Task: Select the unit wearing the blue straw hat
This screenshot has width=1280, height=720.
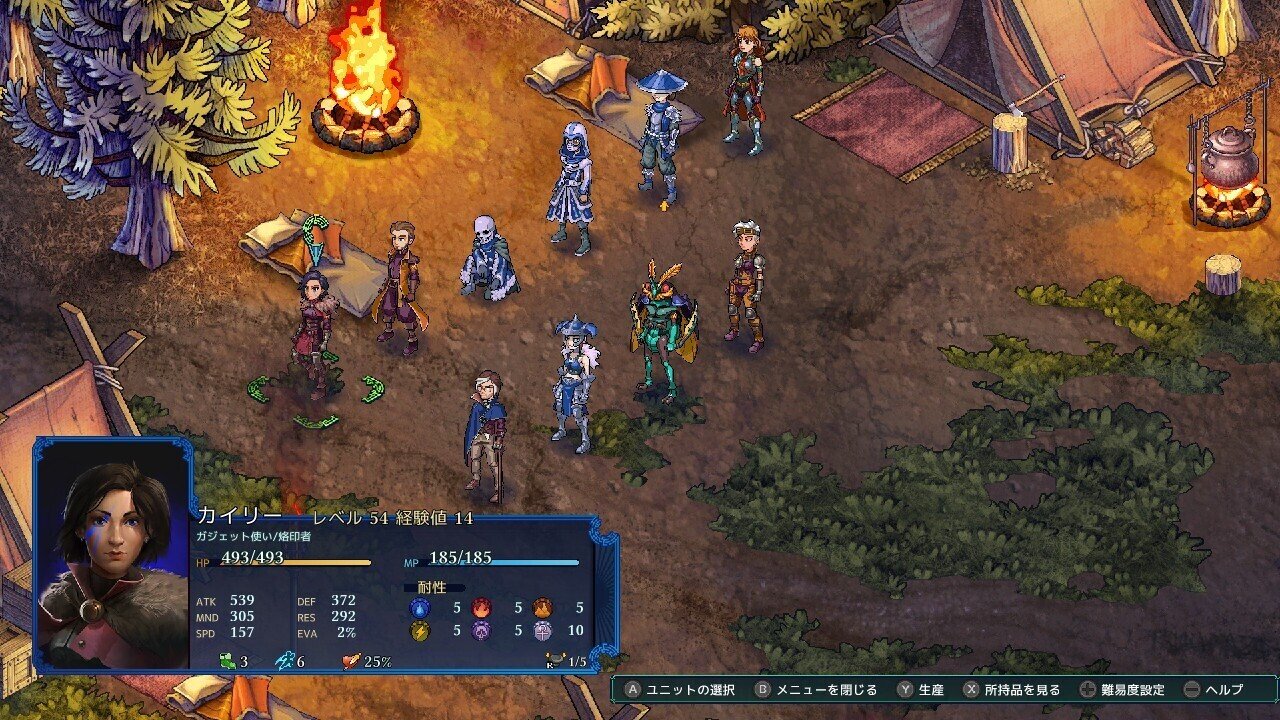Action: (659, 136)
